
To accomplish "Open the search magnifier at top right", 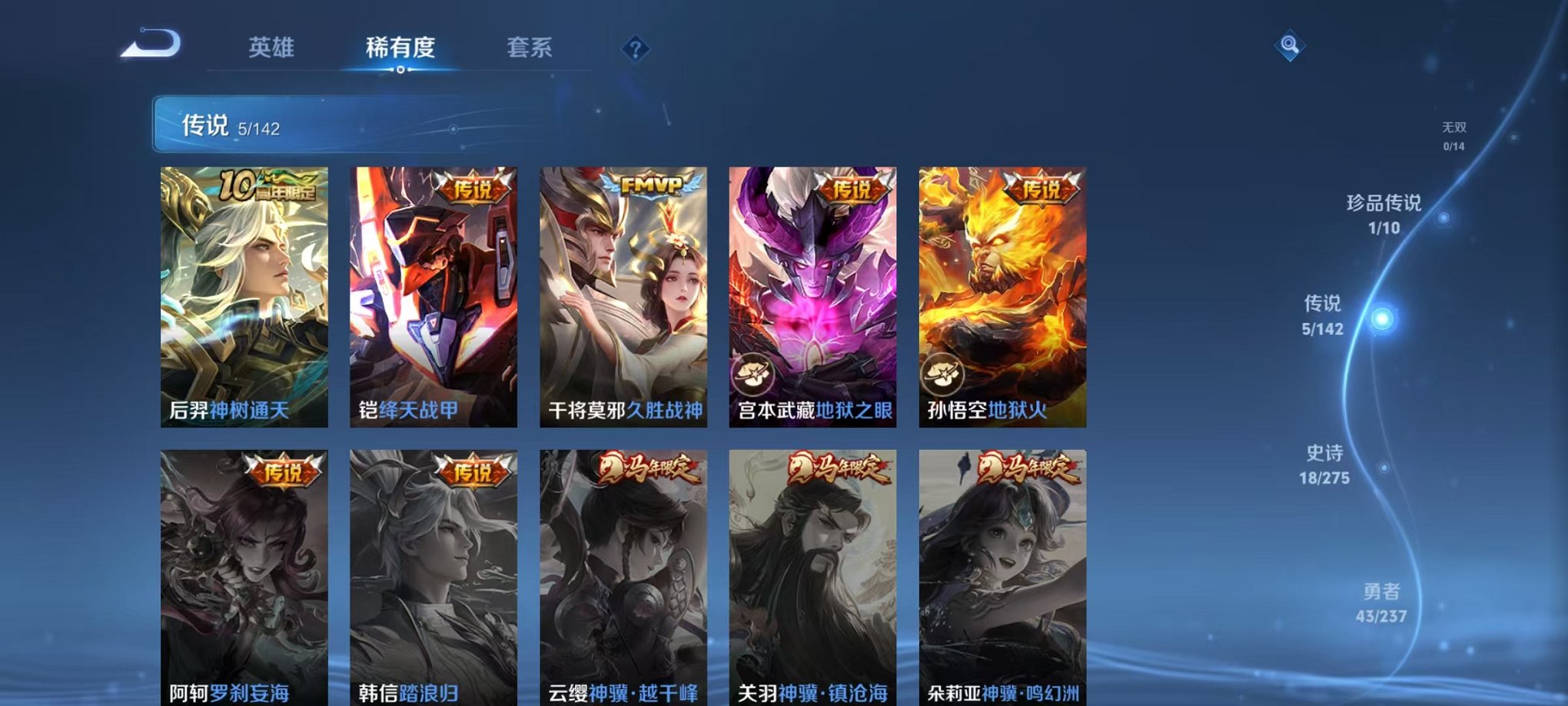I will coord(1291,45).
